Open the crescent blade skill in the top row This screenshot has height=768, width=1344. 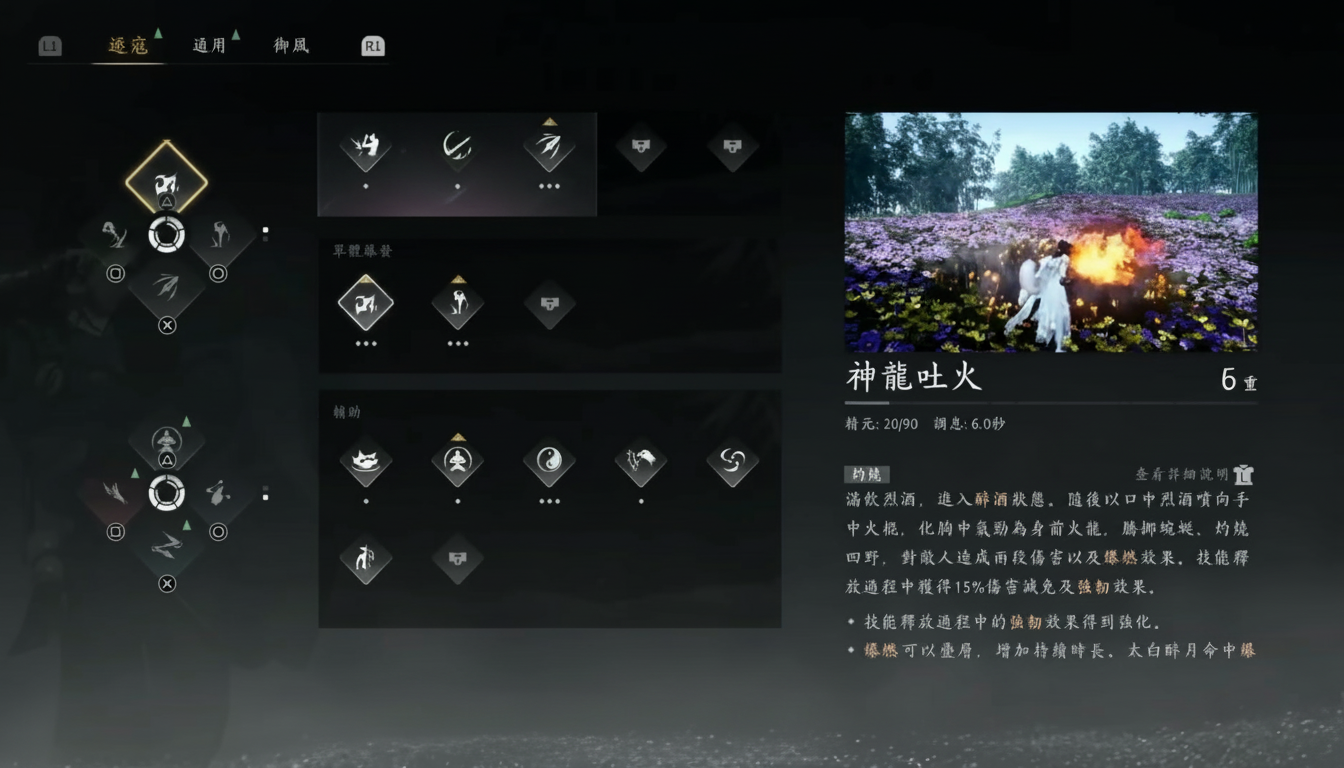(457, 148)
